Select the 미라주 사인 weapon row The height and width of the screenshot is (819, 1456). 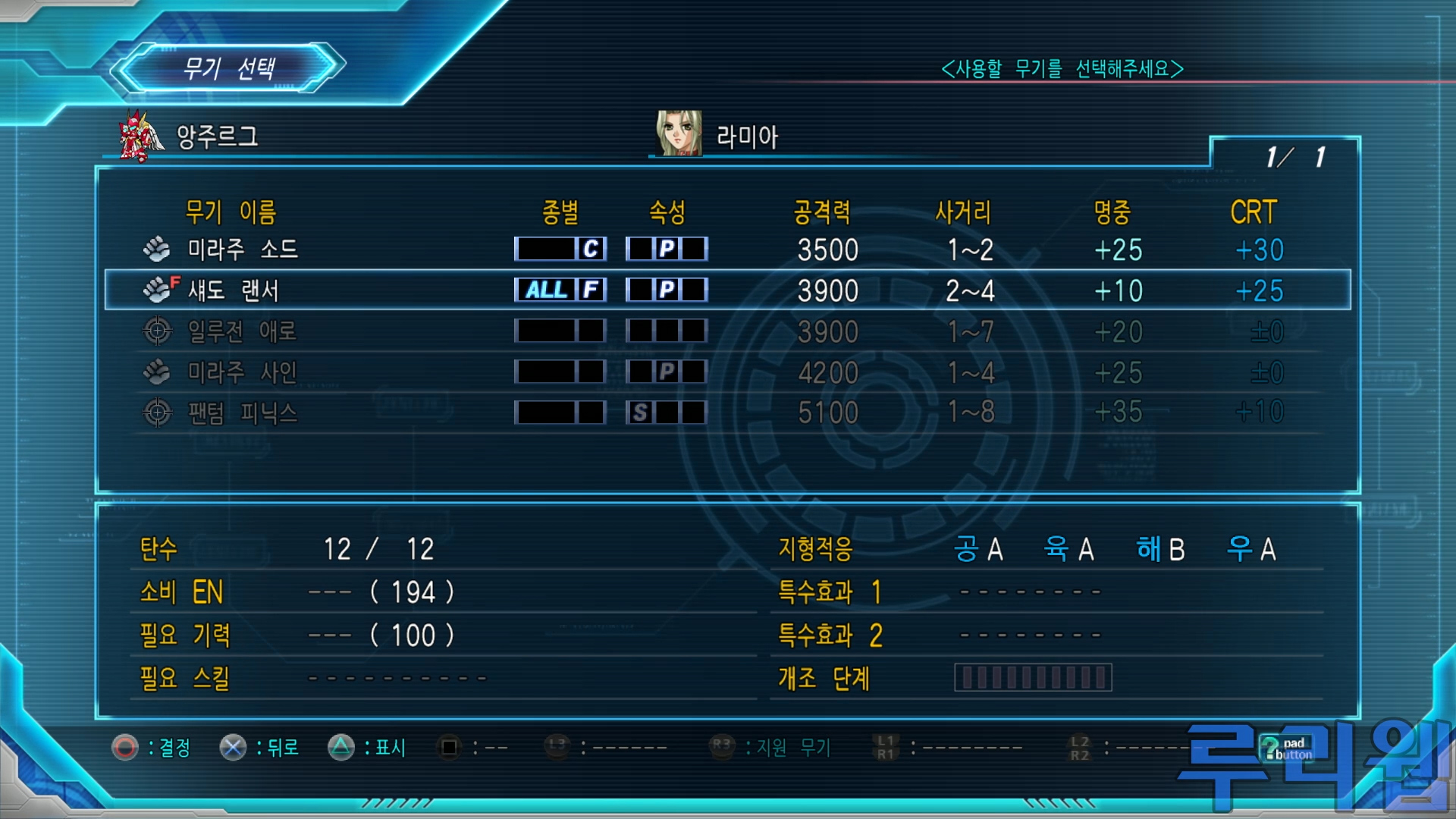coord(241,372)
